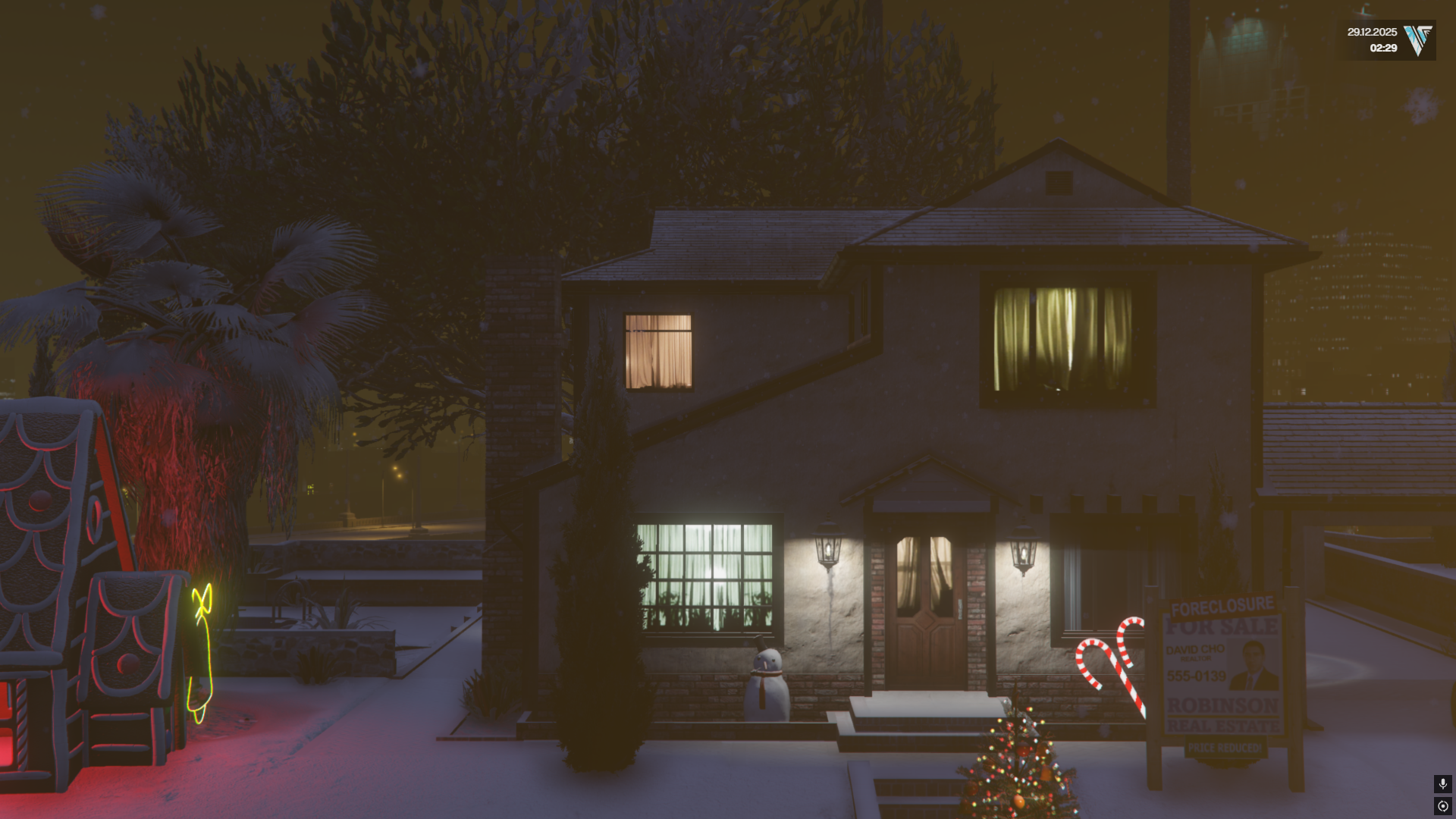
Task: Select the snowman by the steps
Action: click(768, 682)
